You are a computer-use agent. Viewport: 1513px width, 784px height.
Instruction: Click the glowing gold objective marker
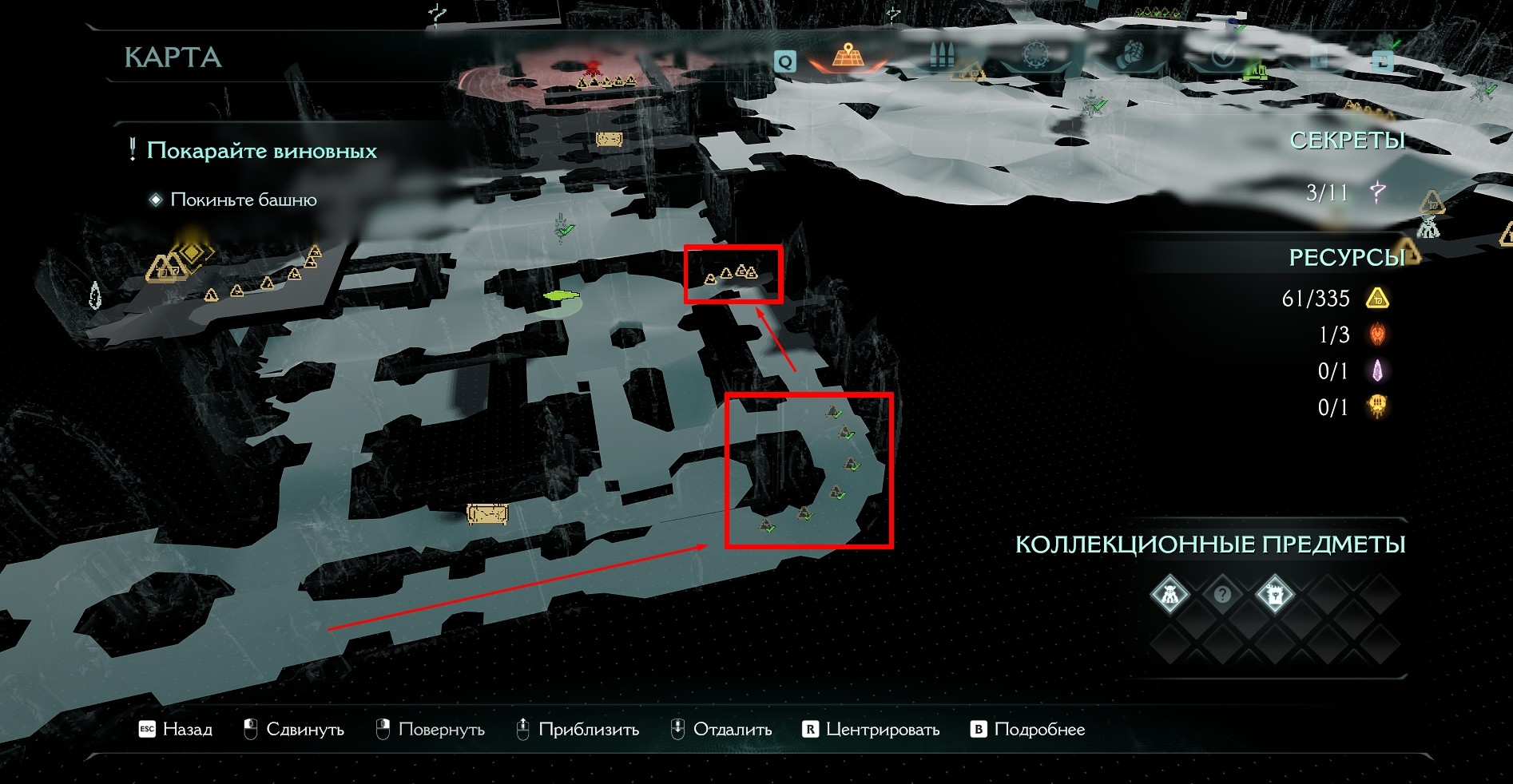click(x=192, y=252)
